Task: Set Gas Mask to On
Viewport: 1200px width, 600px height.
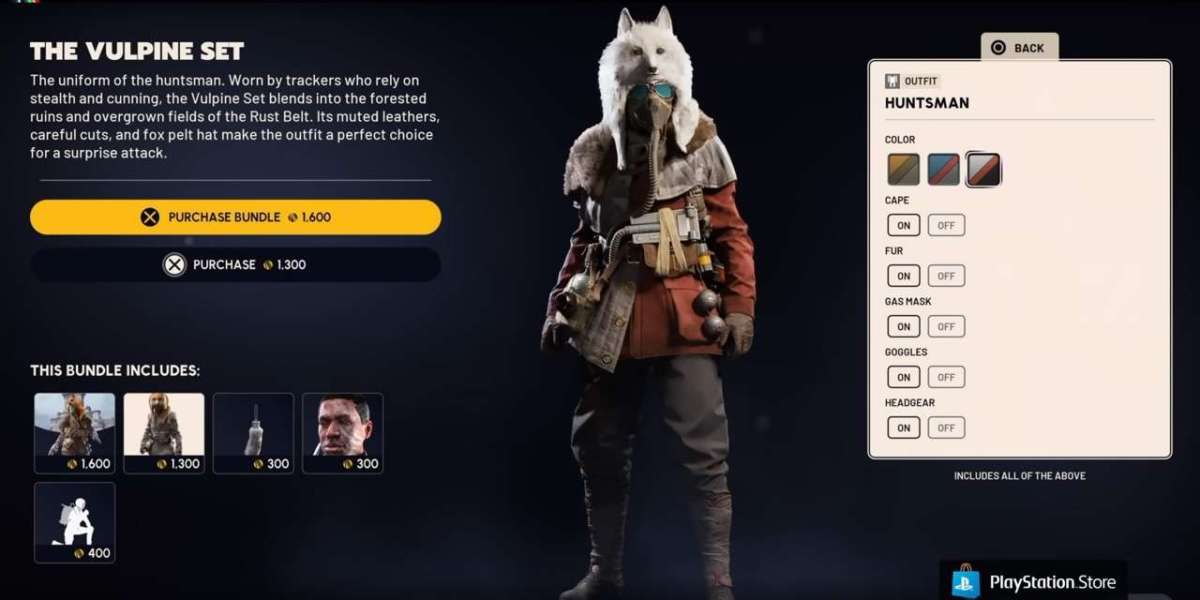Action: 903,326
